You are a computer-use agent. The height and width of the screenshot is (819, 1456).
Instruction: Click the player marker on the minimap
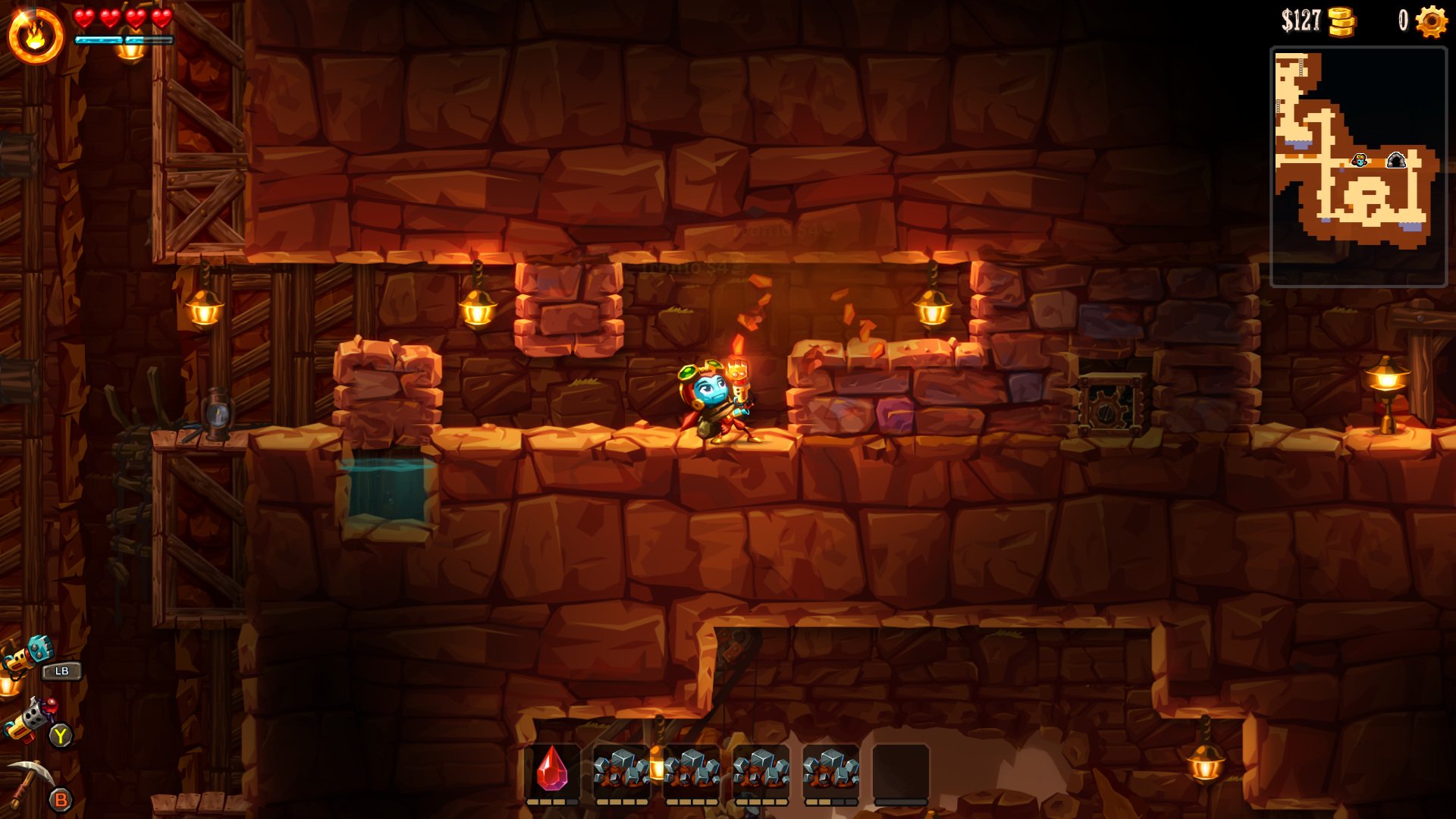[1360, 162]
